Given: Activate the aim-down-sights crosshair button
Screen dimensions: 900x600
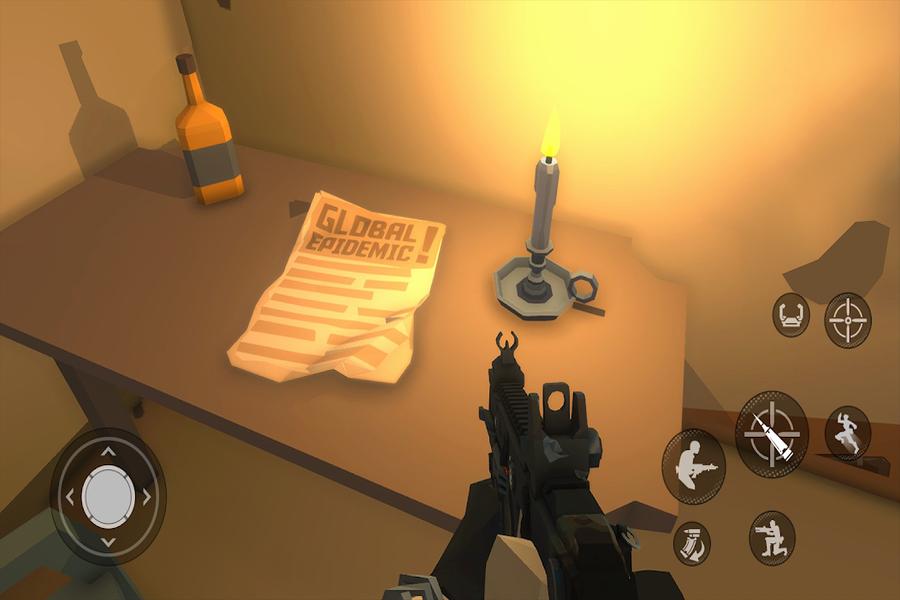Looking at the screenshot, I should [847, 320].
